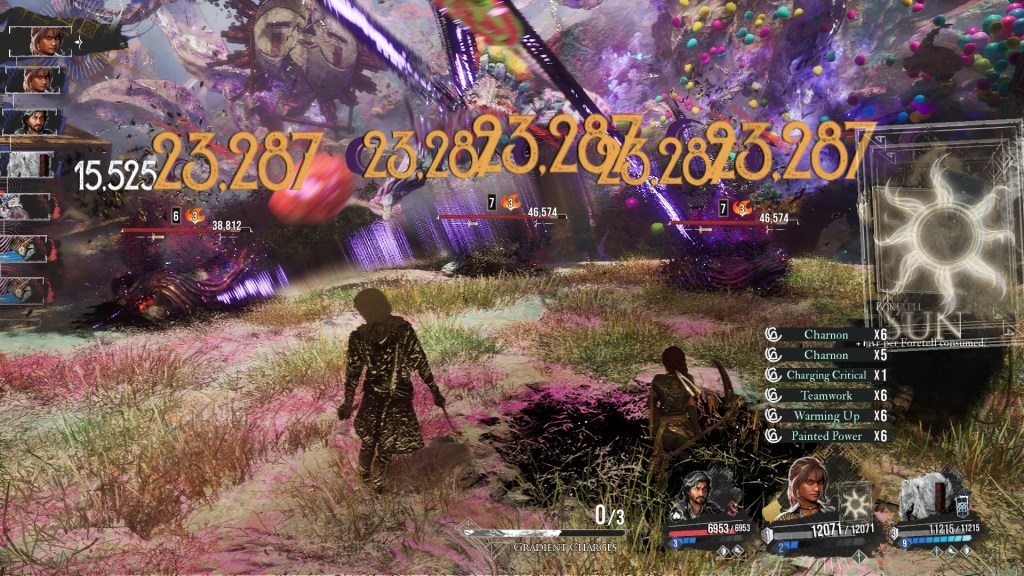This screenshot has width=1024, height=576.
Task: Choose the Teamwork passive entry
Action: (827, 396)
